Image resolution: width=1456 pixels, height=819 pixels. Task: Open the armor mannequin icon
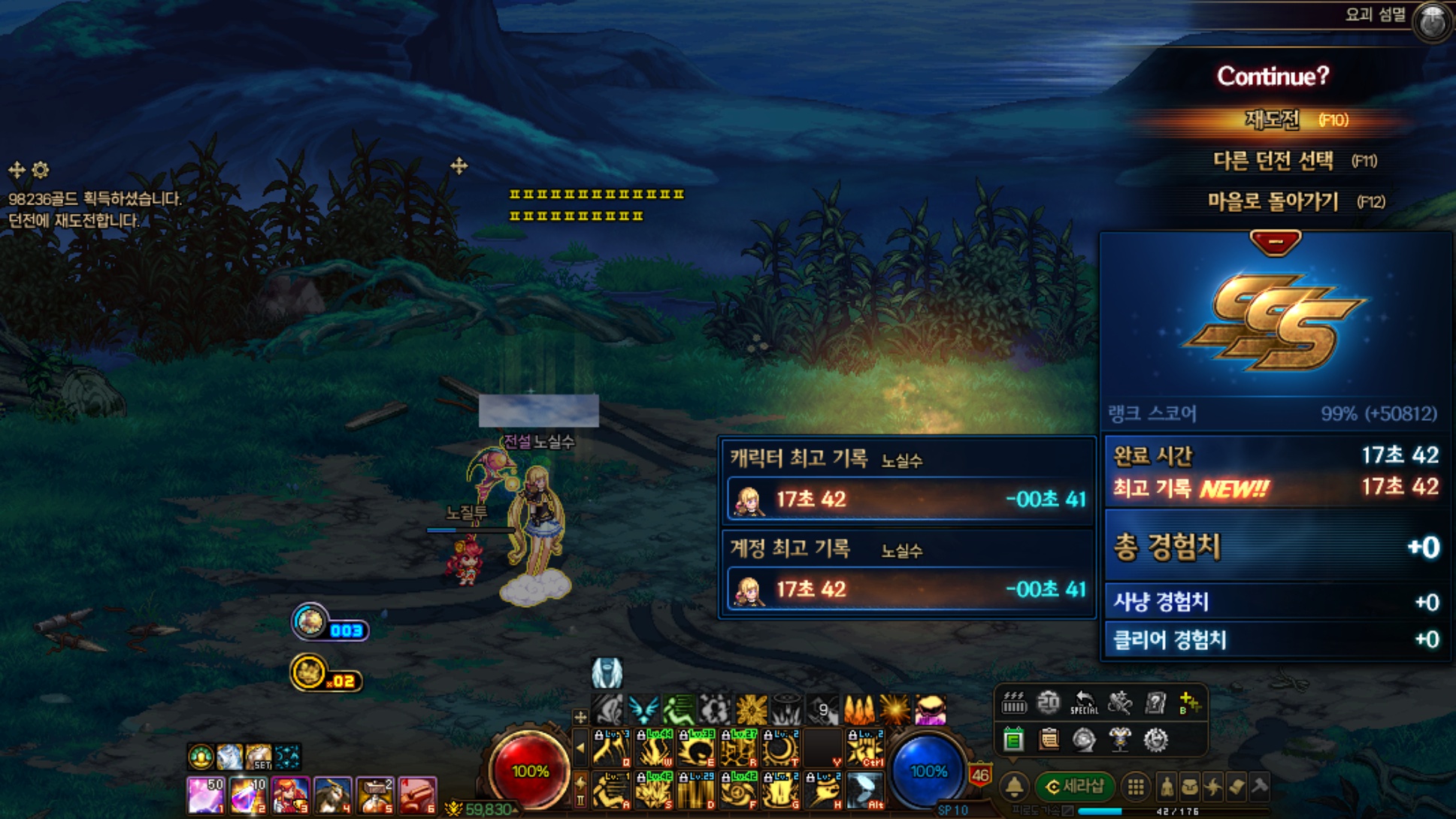click(x=1120, y=740)
